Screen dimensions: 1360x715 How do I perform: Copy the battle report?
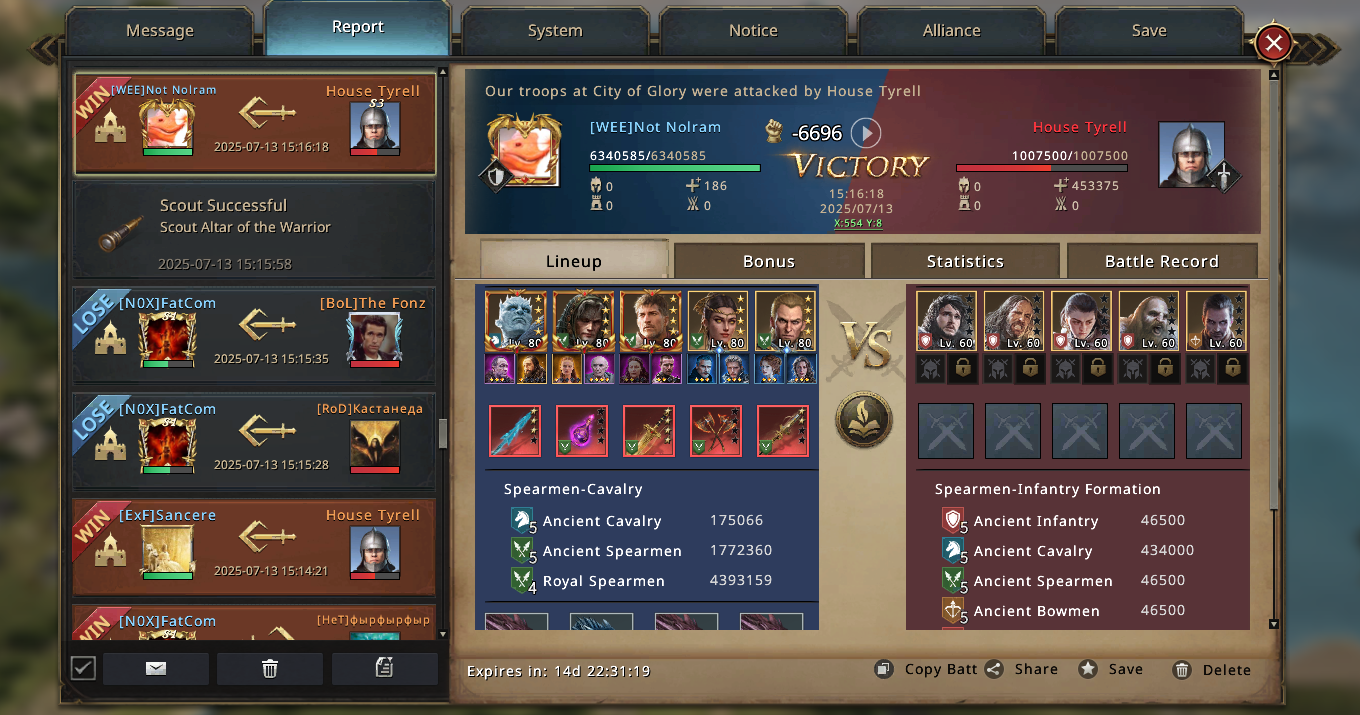click(926, 670)
